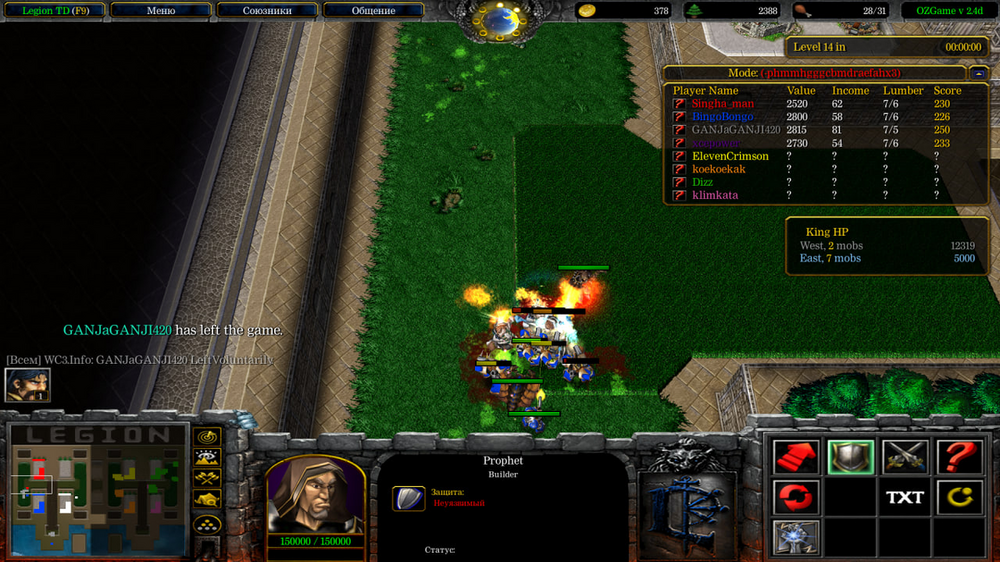Open the Союзники allies panel
The height and width of the screenshot is (562, 1000).
267,11
